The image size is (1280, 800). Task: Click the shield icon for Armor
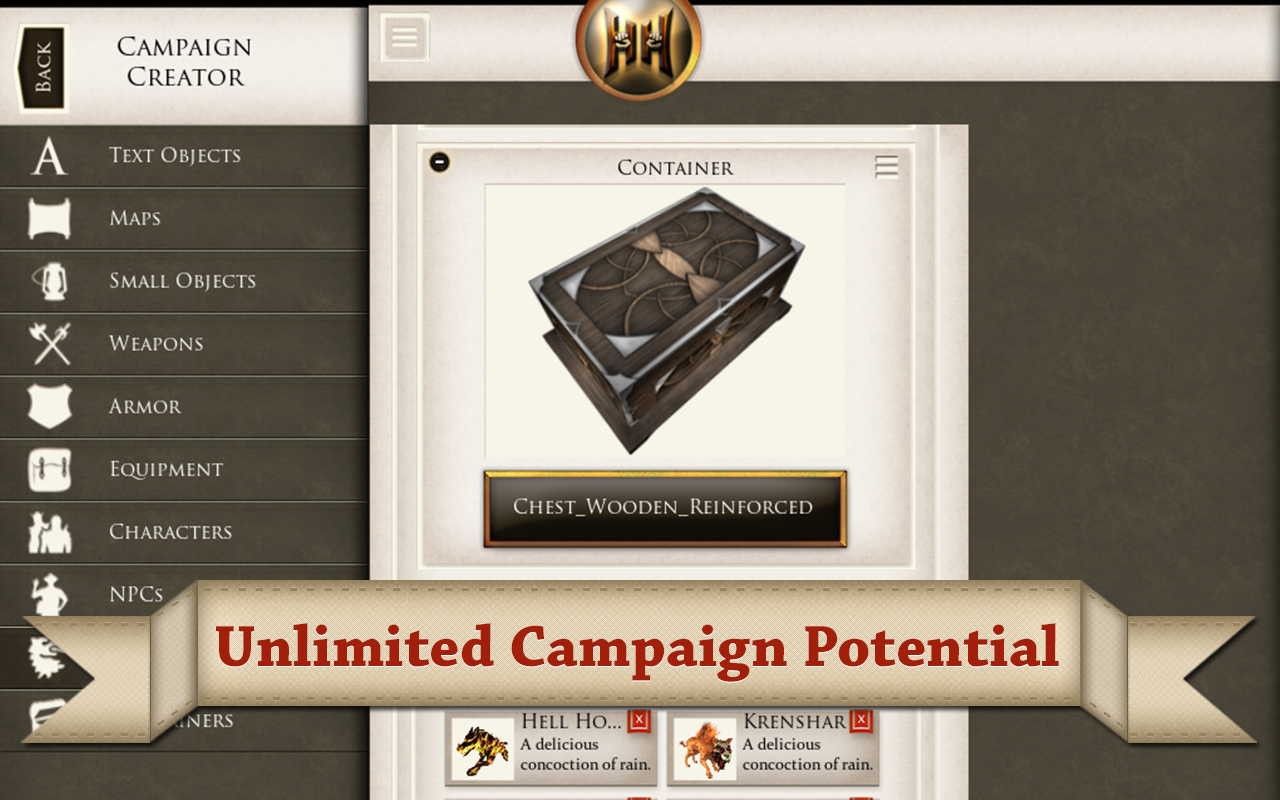pos(47,406)
